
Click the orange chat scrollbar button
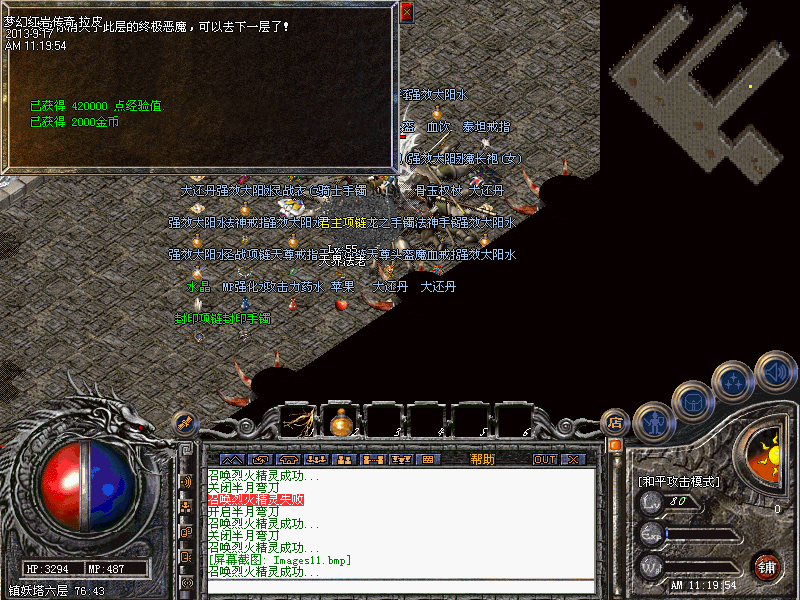615,444
